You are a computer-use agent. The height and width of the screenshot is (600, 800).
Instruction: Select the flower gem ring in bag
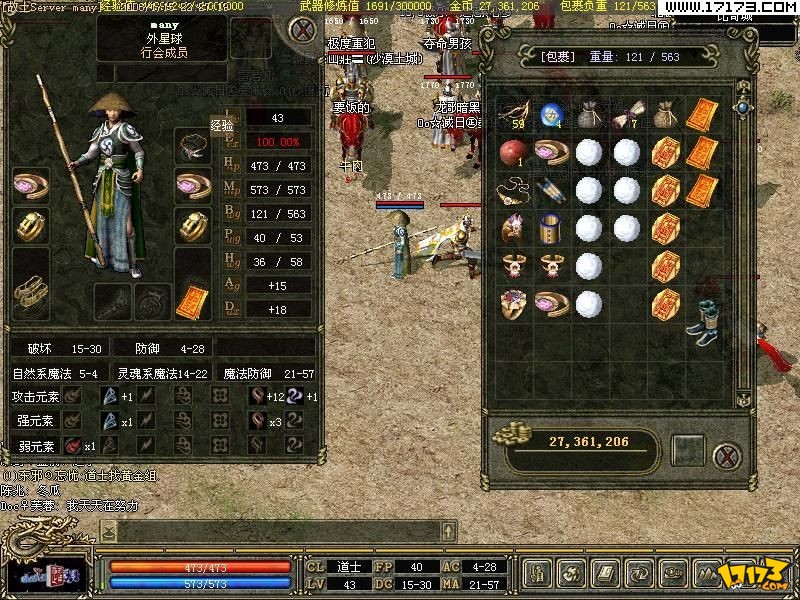(513, 301)
